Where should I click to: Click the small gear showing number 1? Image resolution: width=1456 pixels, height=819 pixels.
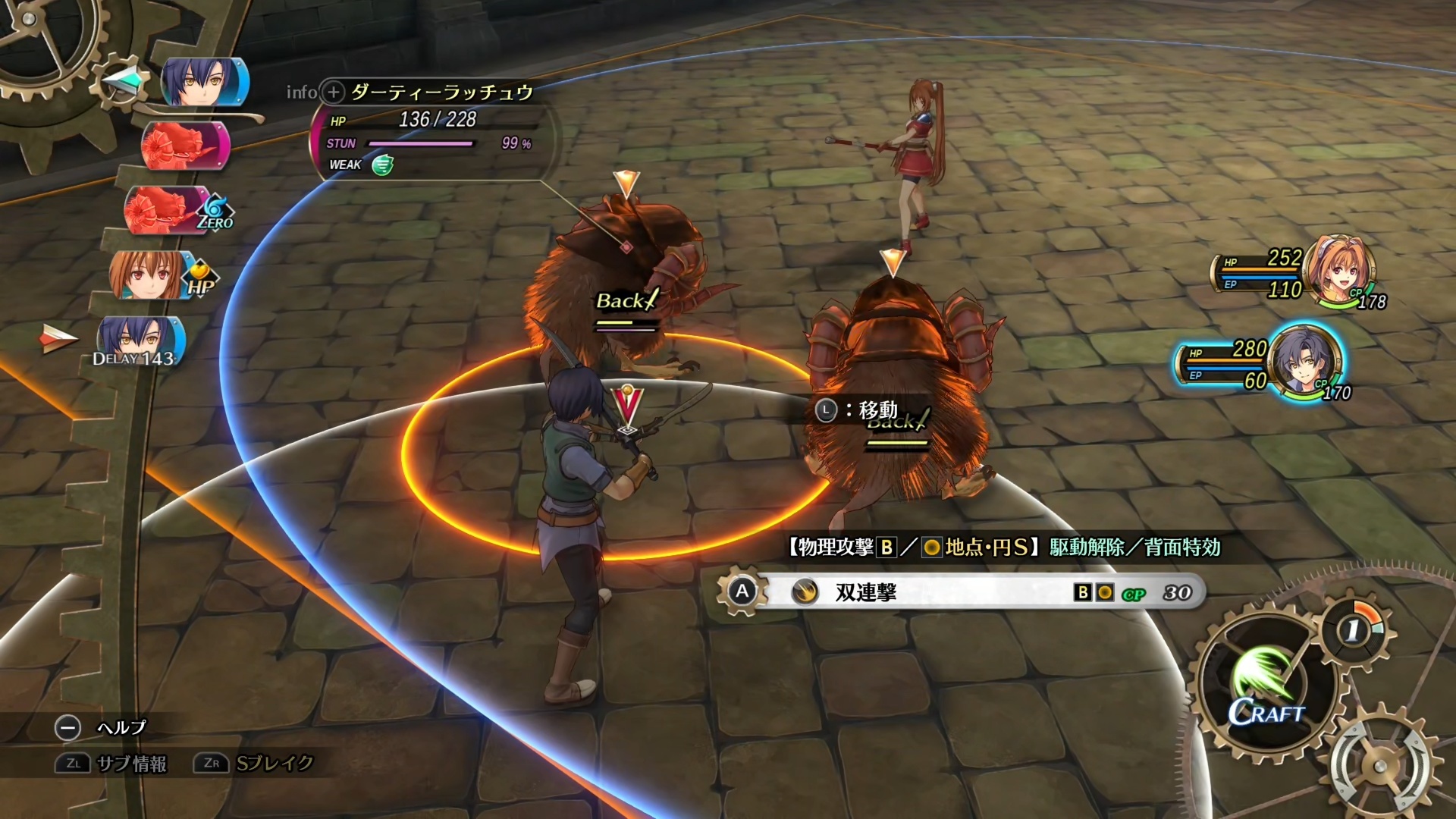pyautogui.click(x=1353, y=629)
